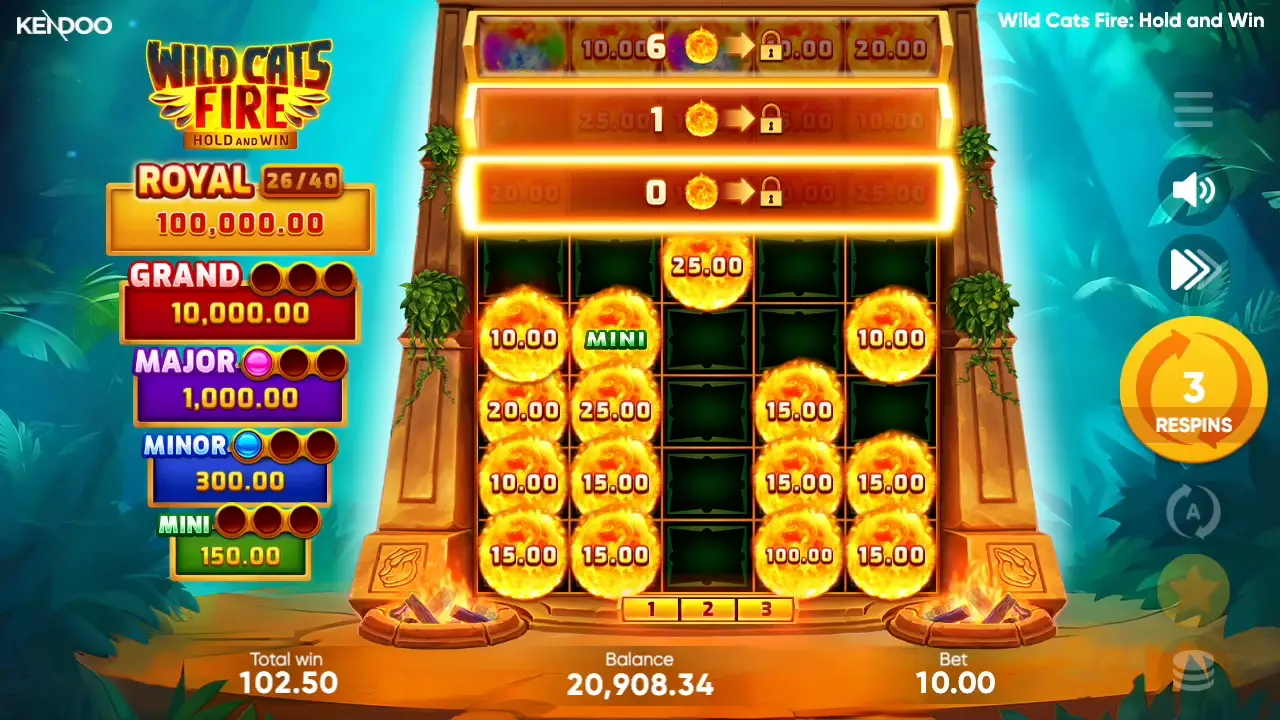
Task: Switch to row tab 2
Action: [x=708, y=609]
